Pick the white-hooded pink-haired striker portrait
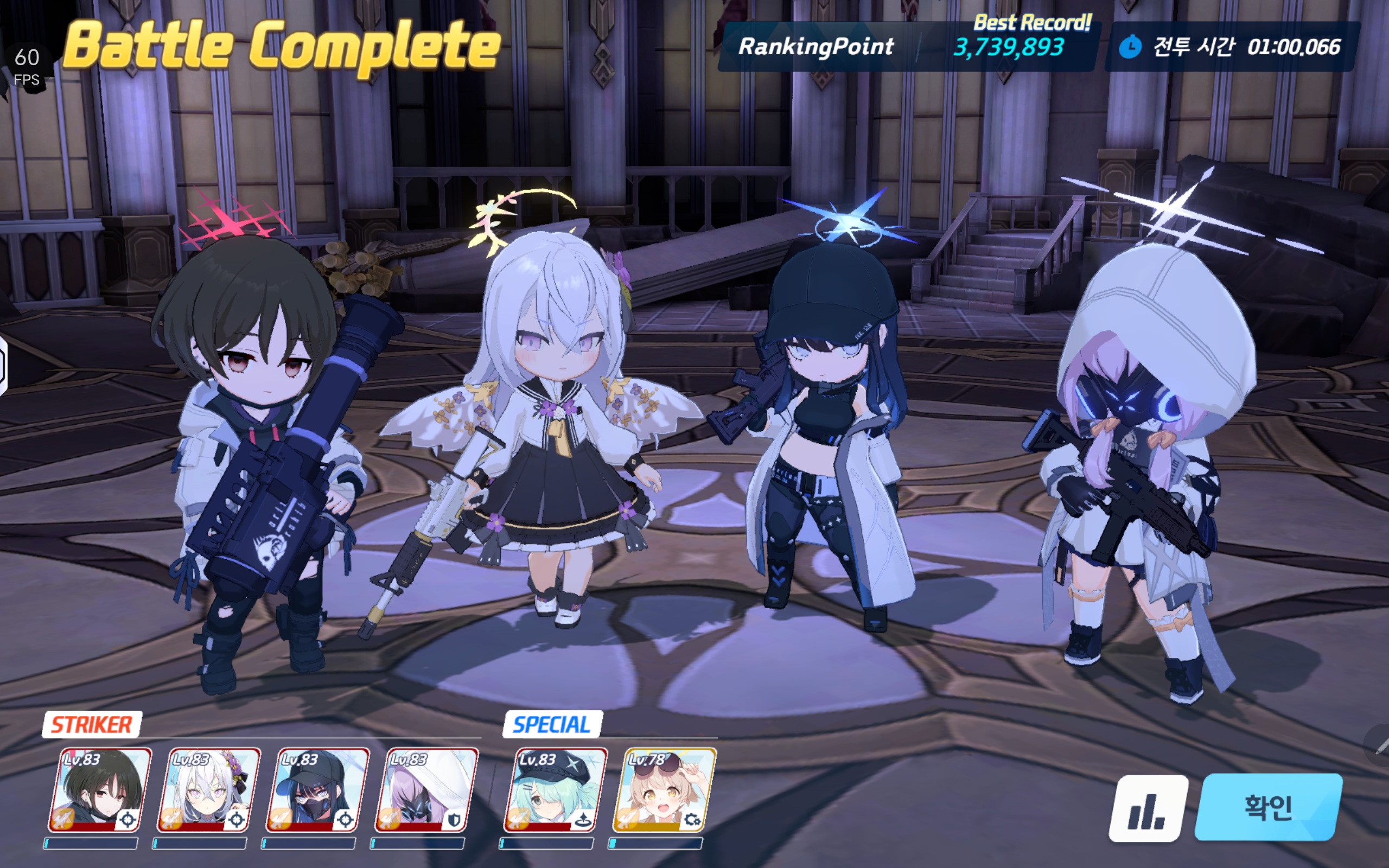Screen dimensions: 1389x868 click(x=426, y=790)
